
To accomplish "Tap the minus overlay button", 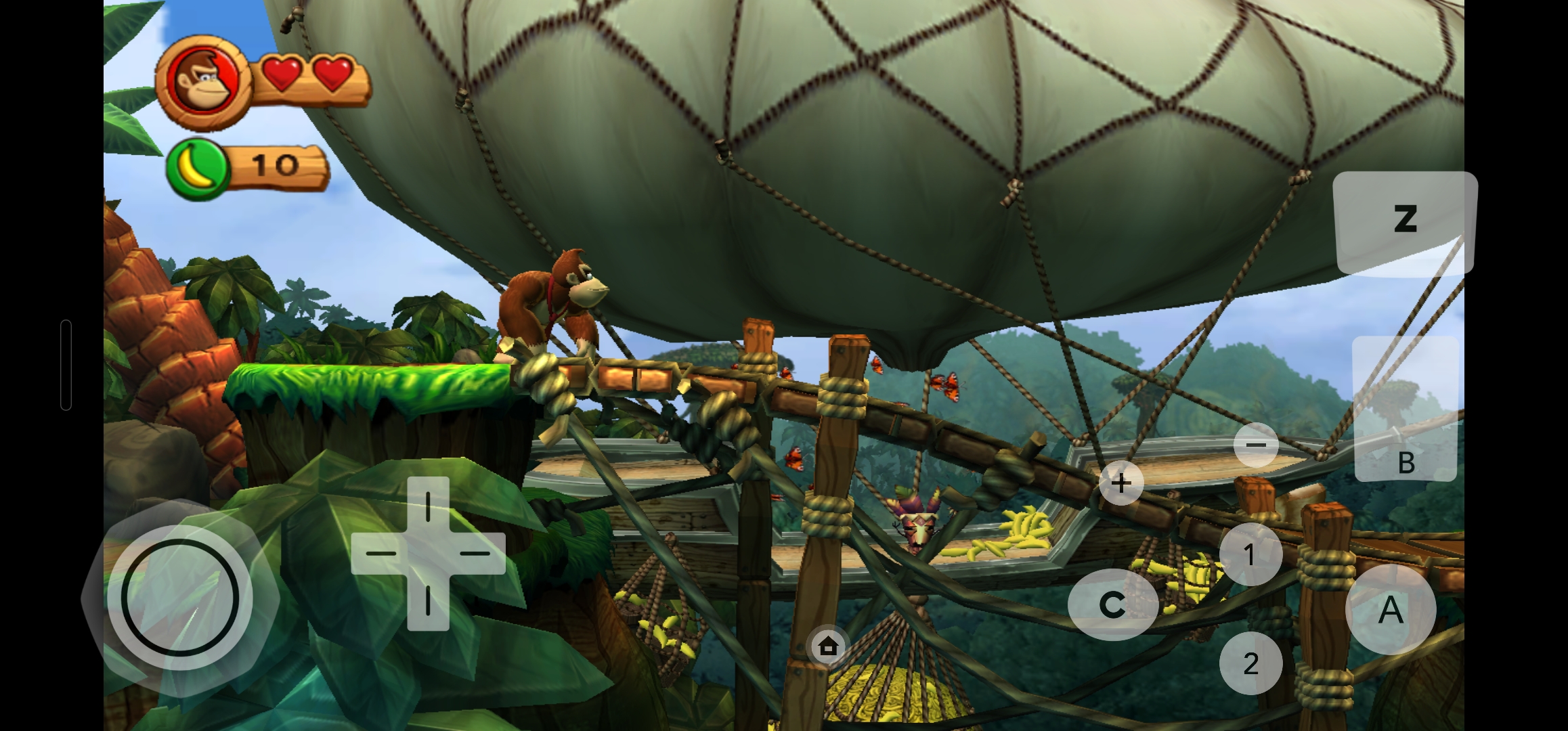I will coord(1255,445).
